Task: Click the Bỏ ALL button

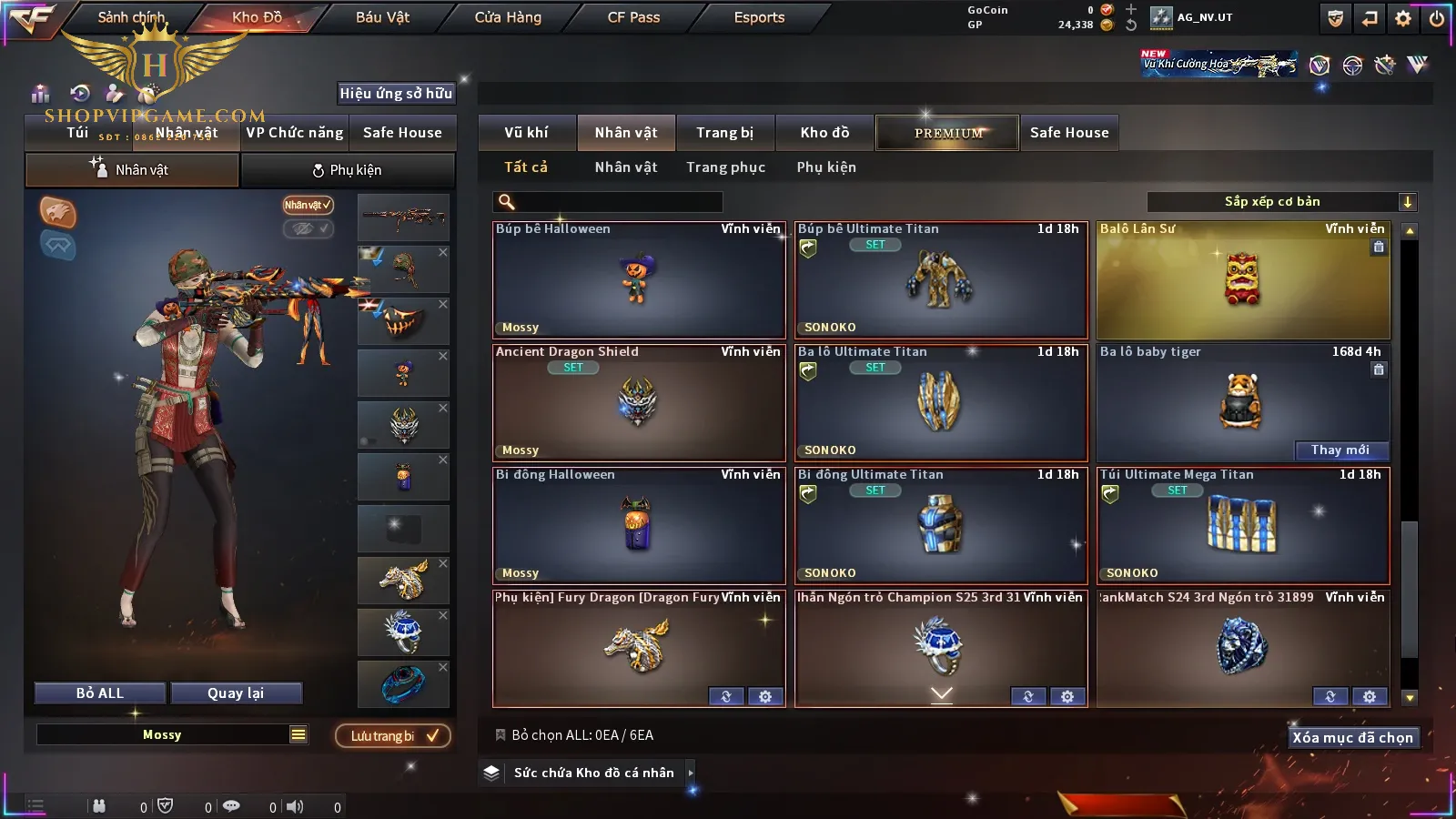Action: (x=100, y=693)
